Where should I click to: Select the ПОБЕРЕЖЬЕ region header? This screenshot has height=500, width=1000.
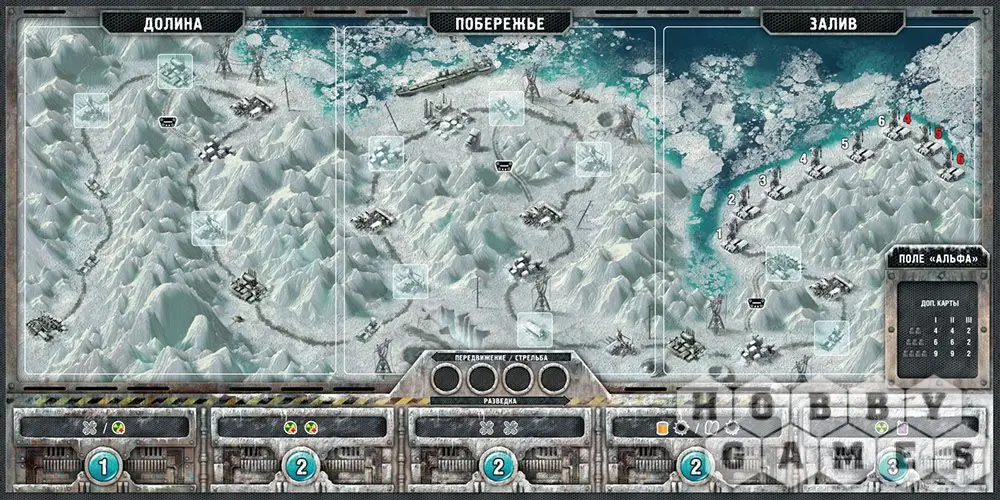(x=499, y=23)
